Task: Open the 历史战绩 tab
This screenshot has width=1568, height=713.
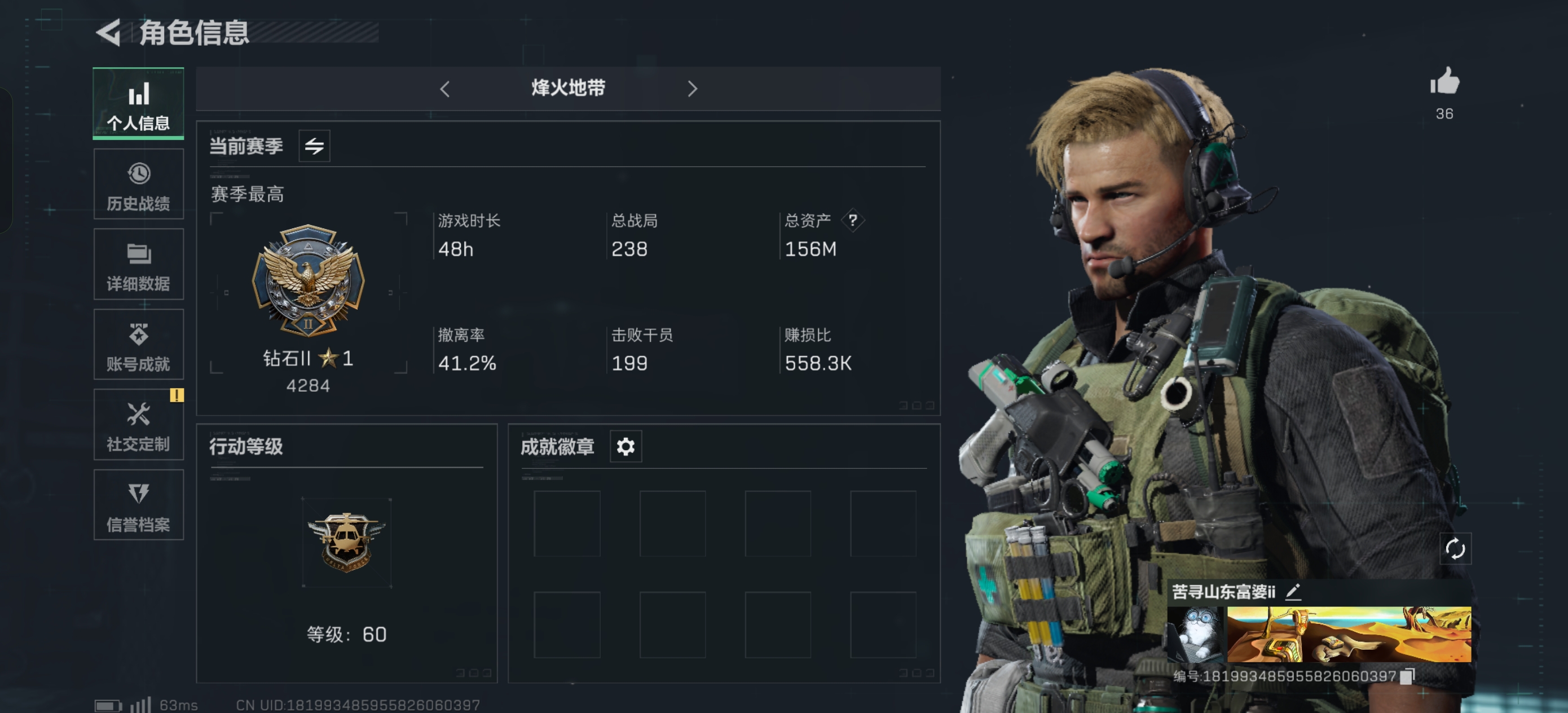Action: 138,184
